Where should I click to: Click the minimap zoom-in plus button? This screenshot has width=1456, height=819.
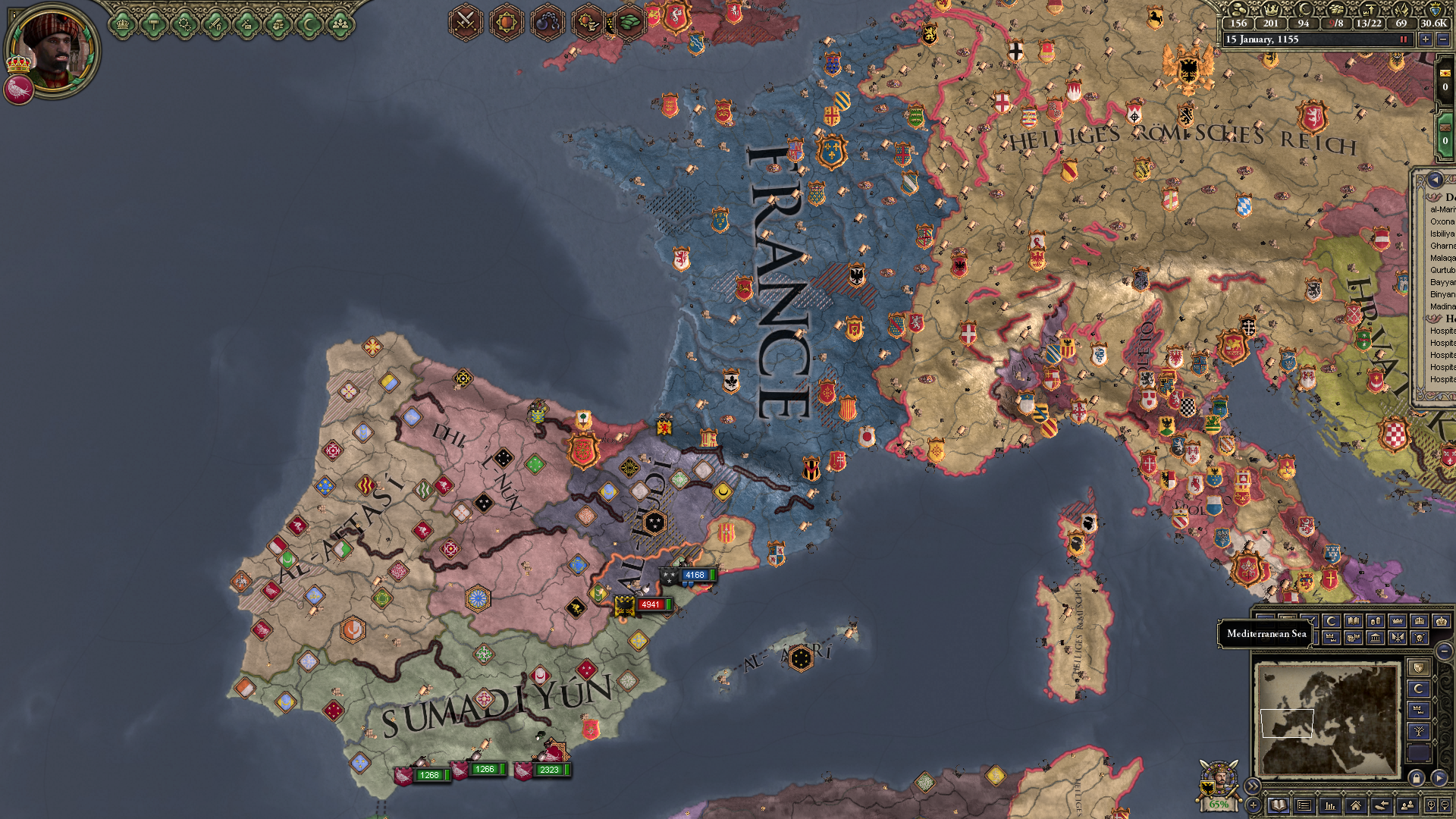click(x=1430, y=805)
